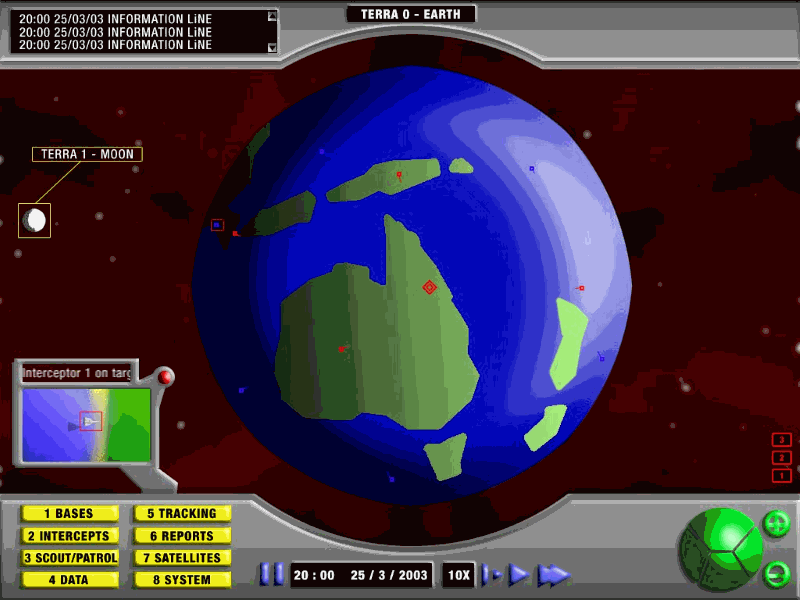Select the red box numbered 3

coord(782,439)
